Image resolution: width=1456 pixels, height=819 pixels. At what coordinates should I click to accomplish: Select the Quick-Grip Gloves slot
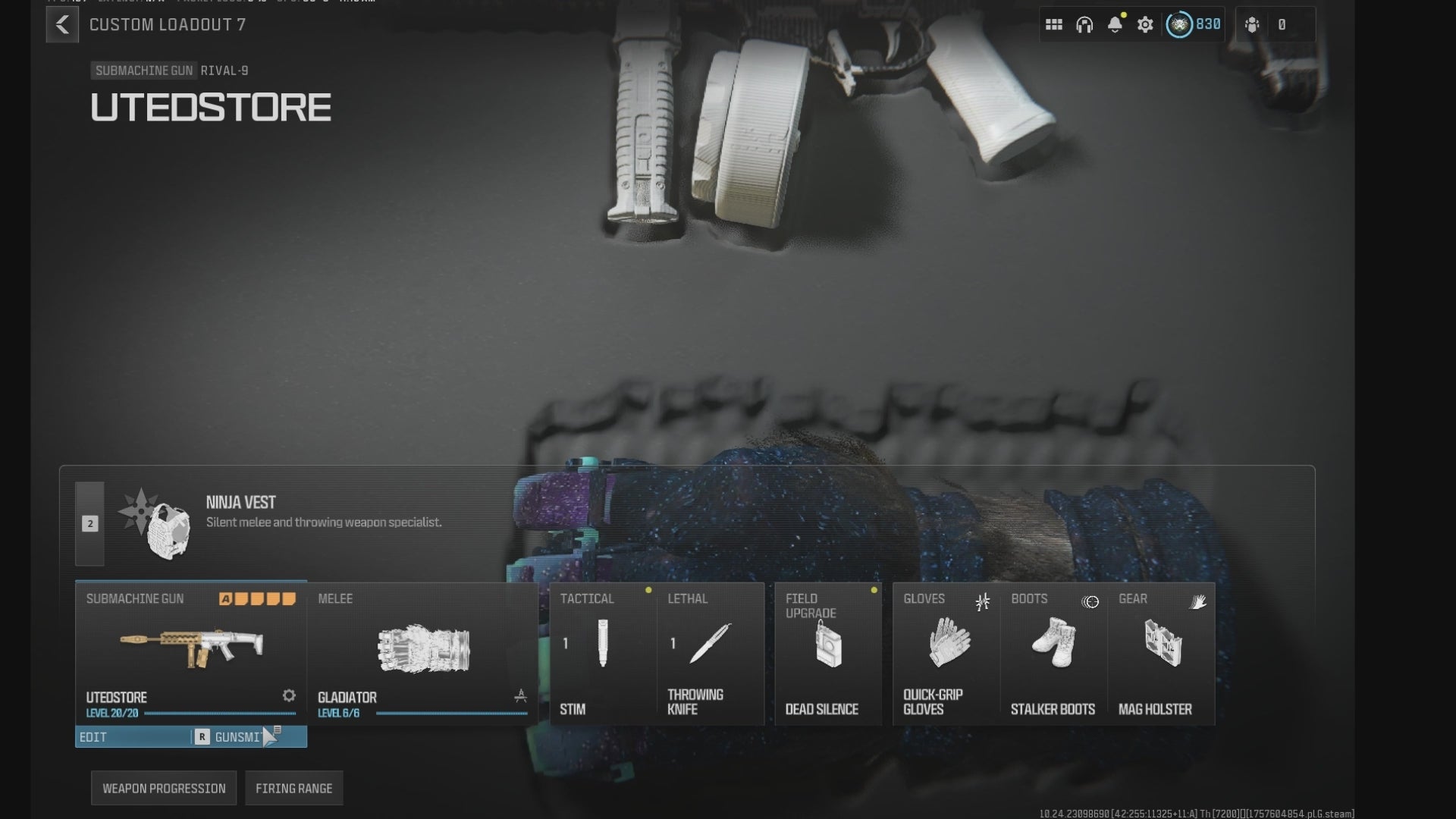coord(946,652)
